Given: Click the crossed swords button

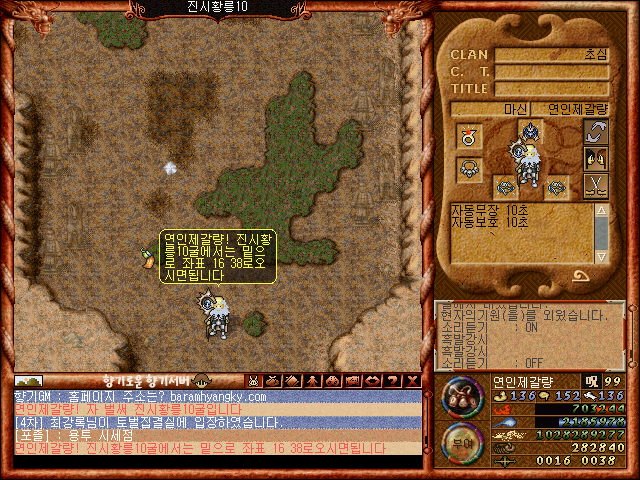Looking at the screenshot, I should click(596, 185).
